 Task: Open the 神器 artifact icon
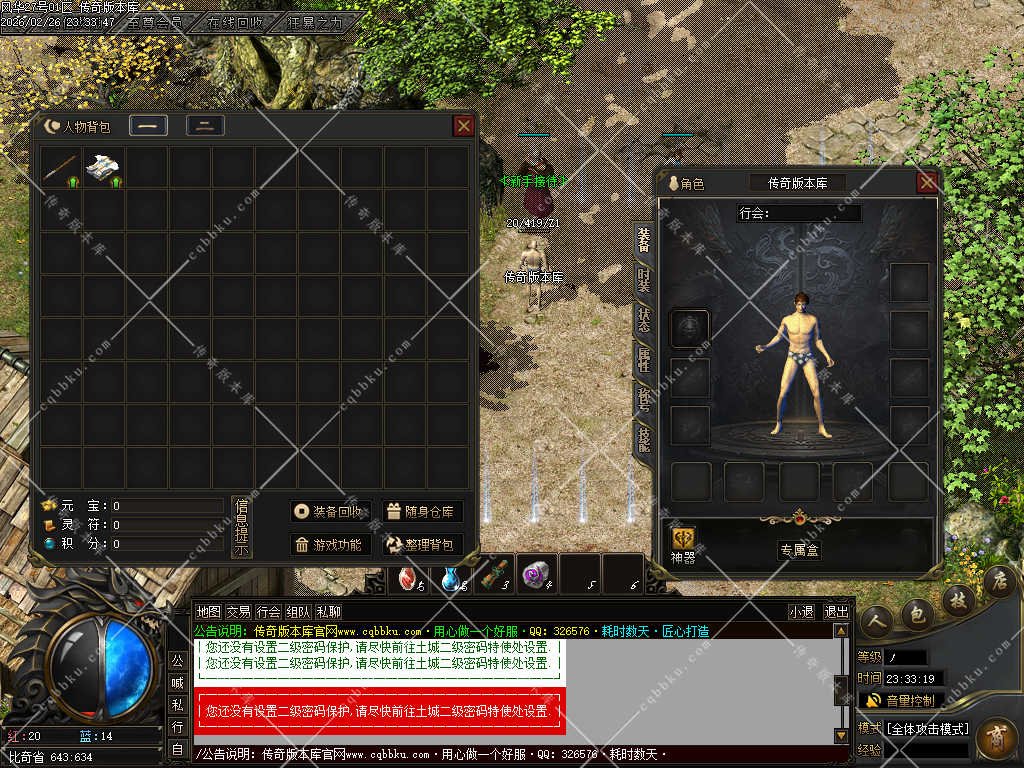[682, 545]
